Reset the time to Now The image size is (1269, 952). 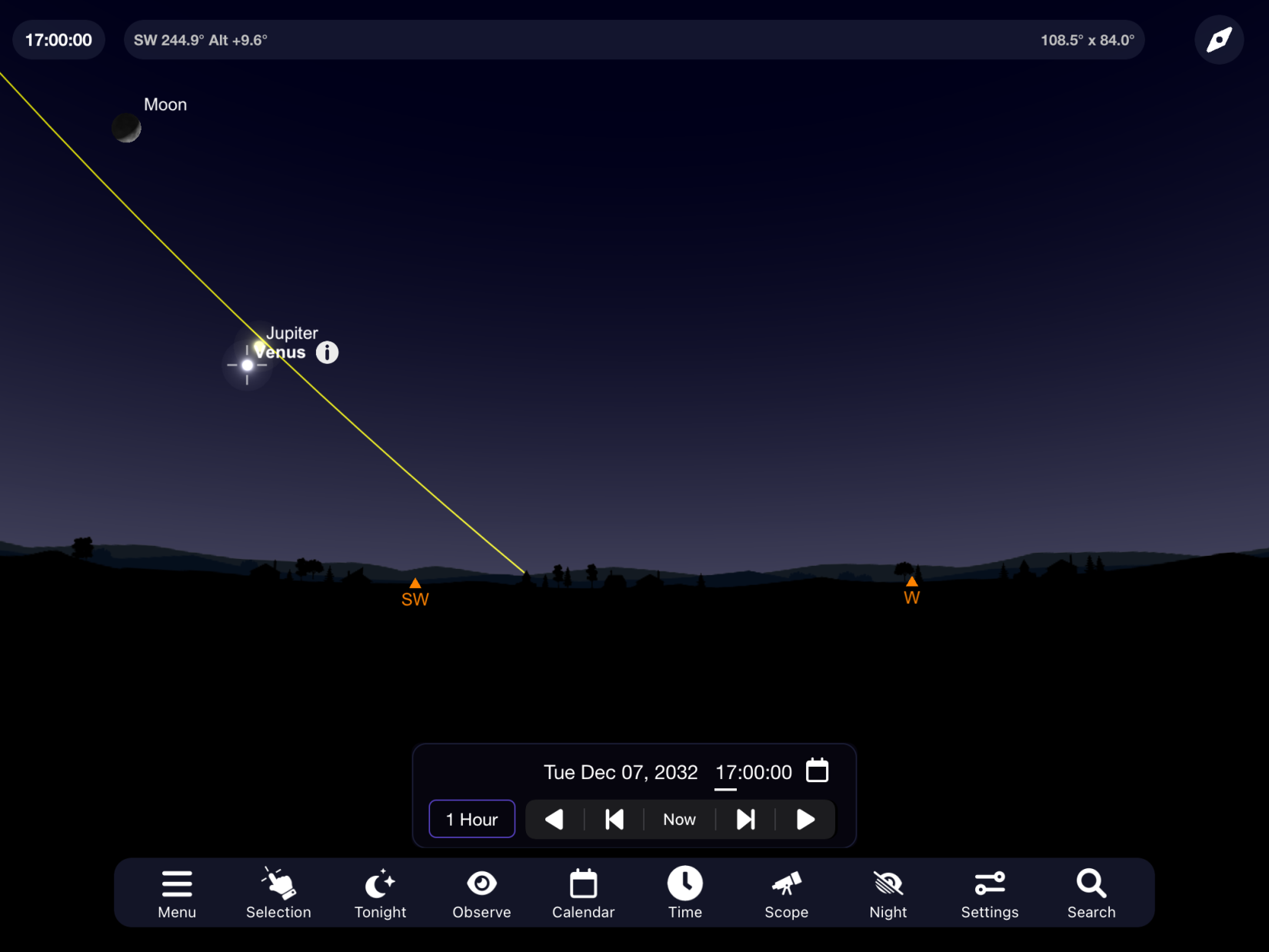[x=679, y=820]
